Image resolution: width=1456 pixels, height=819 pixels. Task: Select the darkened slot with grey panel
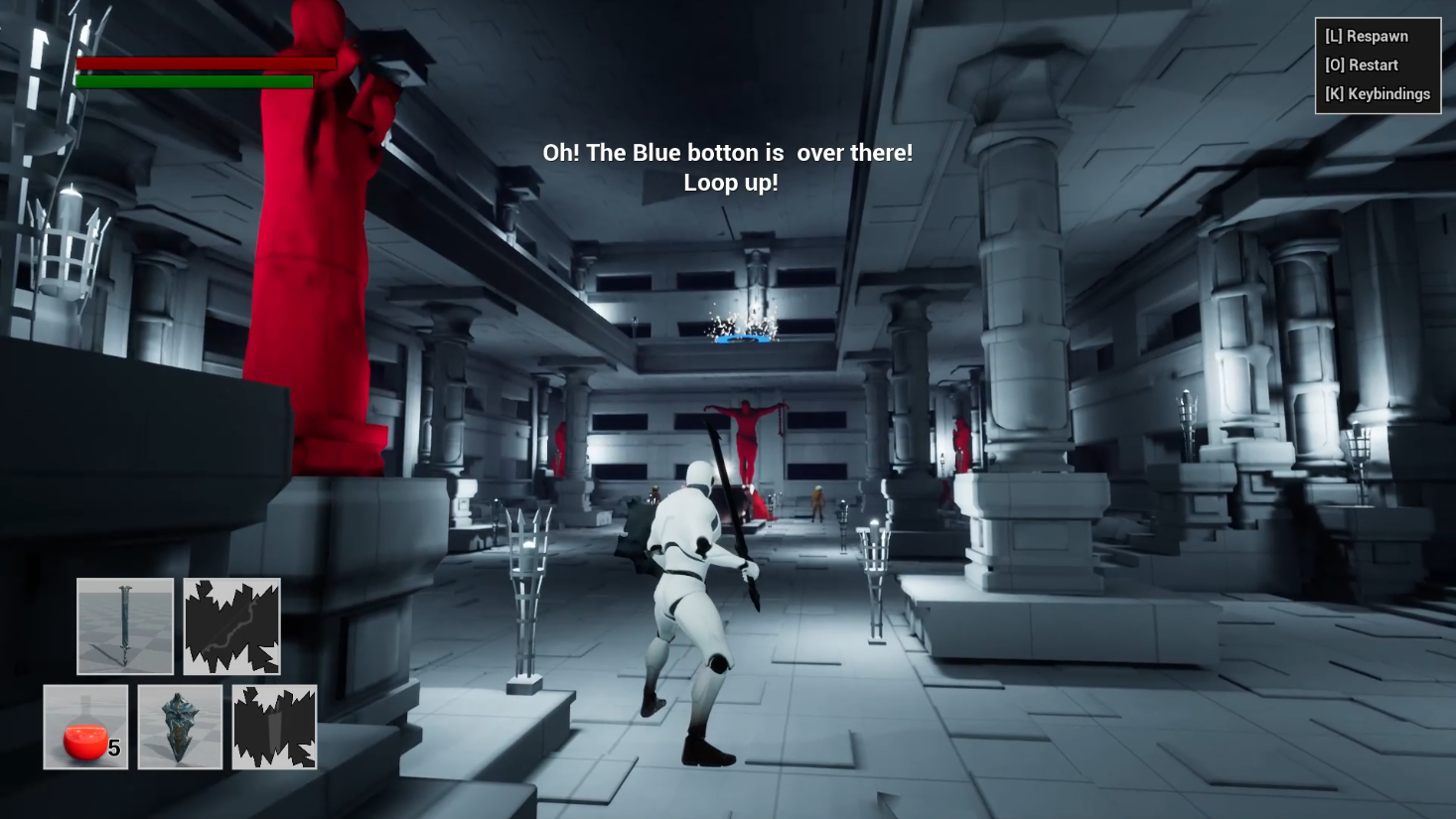[x=274, y=727]
